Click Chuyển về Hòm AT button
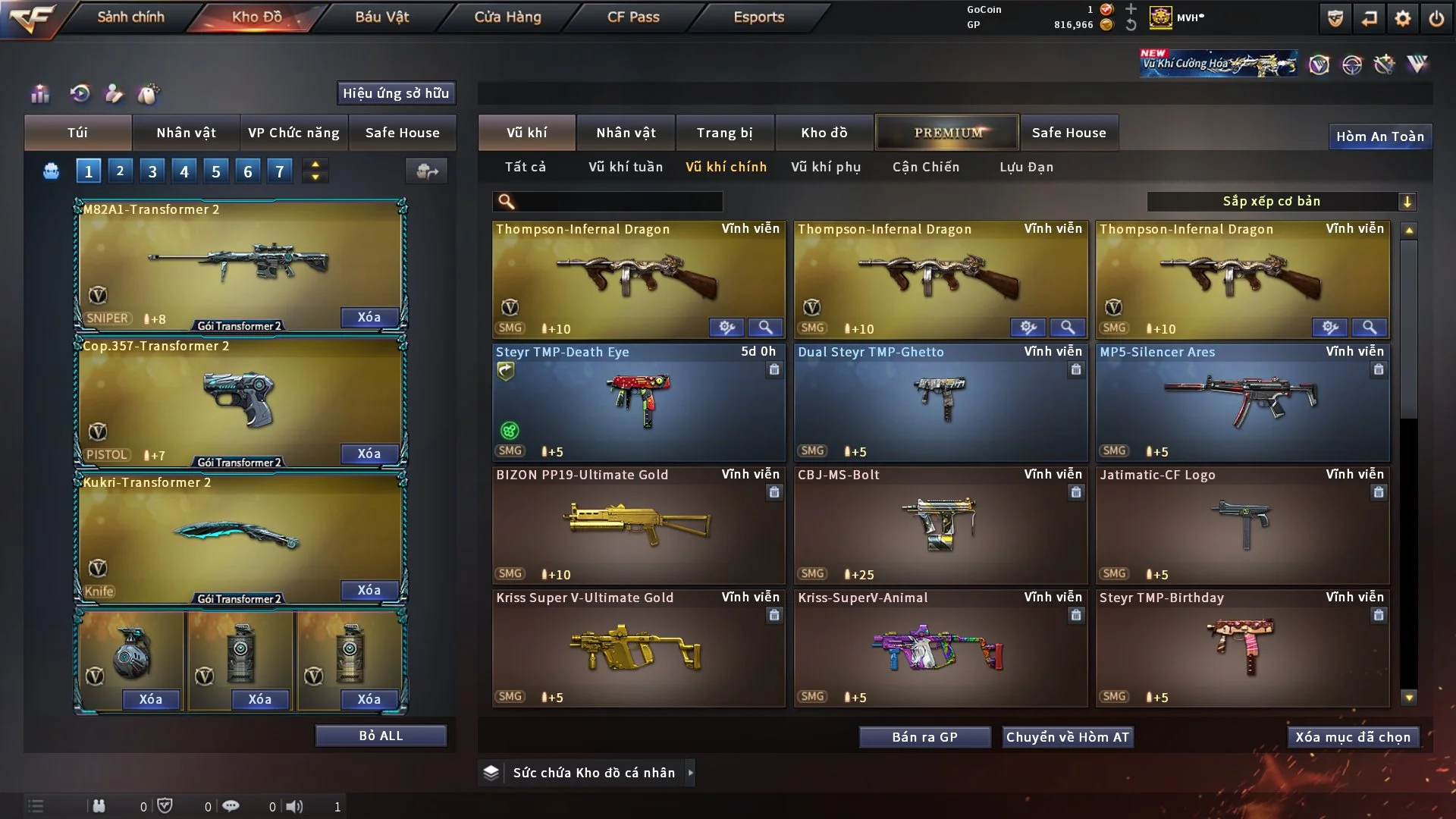1456x819 pixels. [1067, 737]
